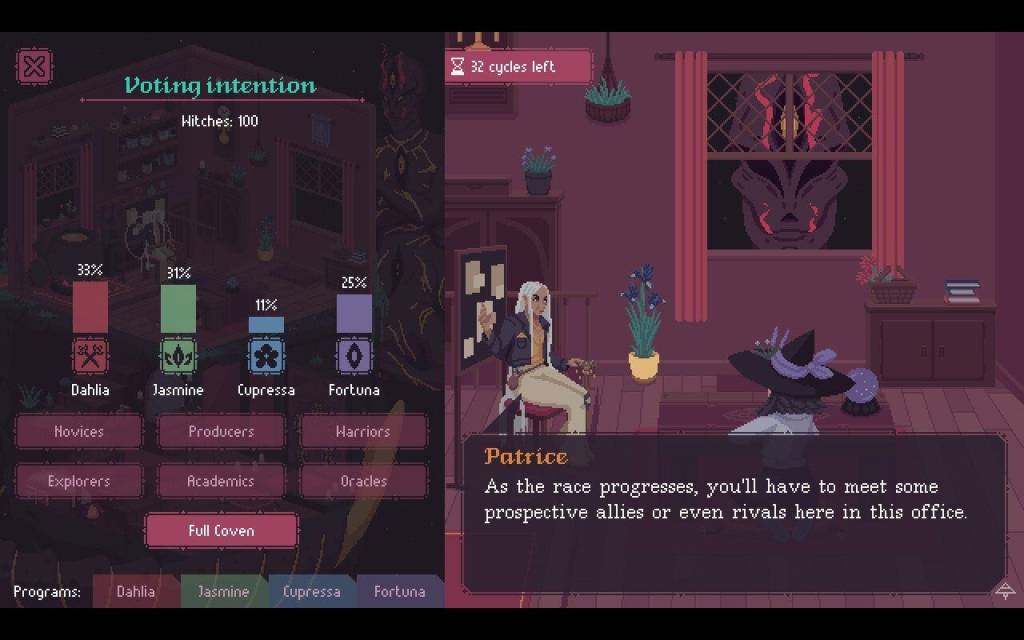Click Dahlia's crossed tools candidate icon
1024x640 pixels.
(90, 355)
